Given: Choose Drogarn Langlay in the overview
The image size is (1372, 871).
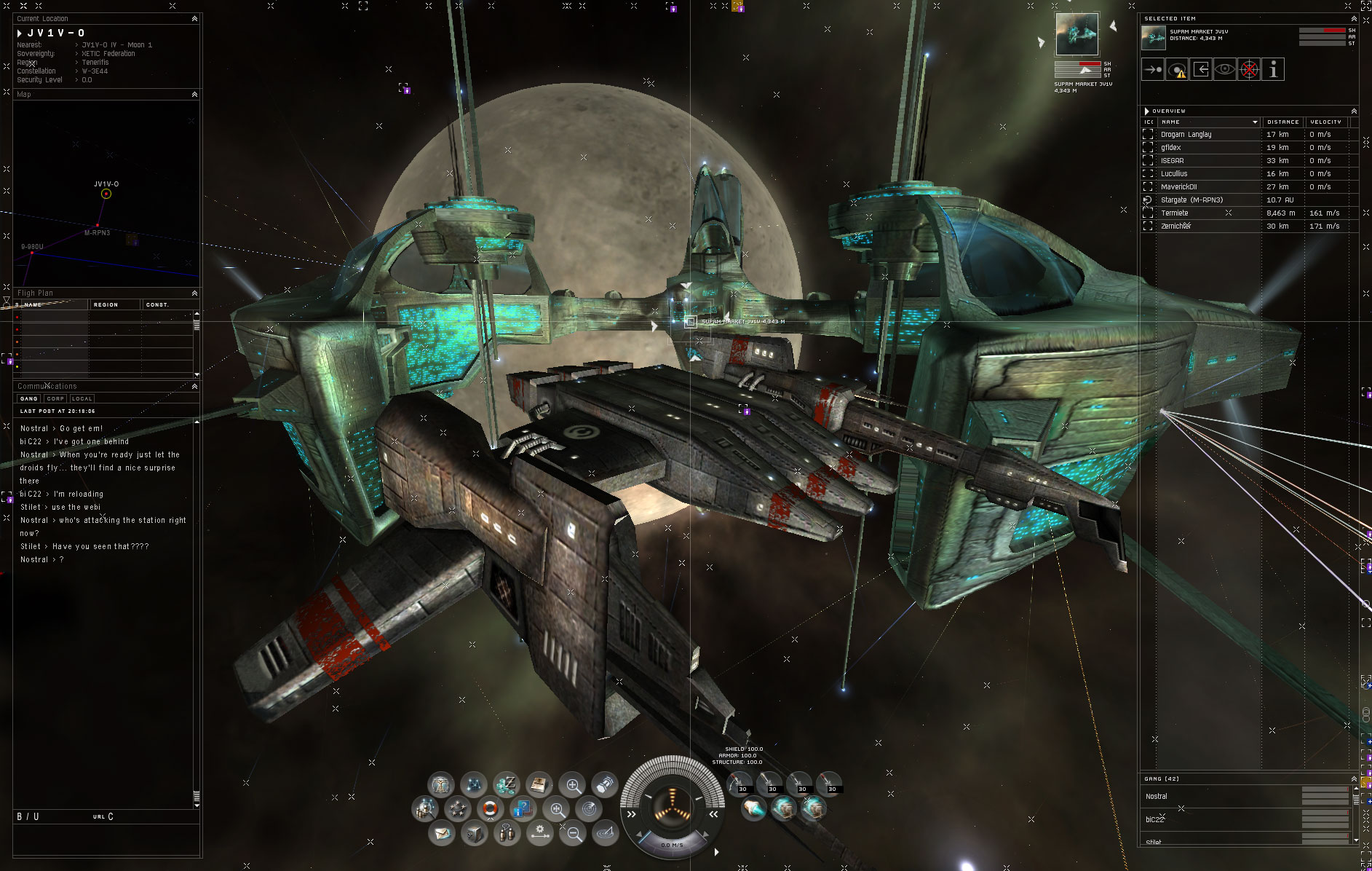Looking at the screenshot, I should pyautogui.click(x=1186, y=135).
